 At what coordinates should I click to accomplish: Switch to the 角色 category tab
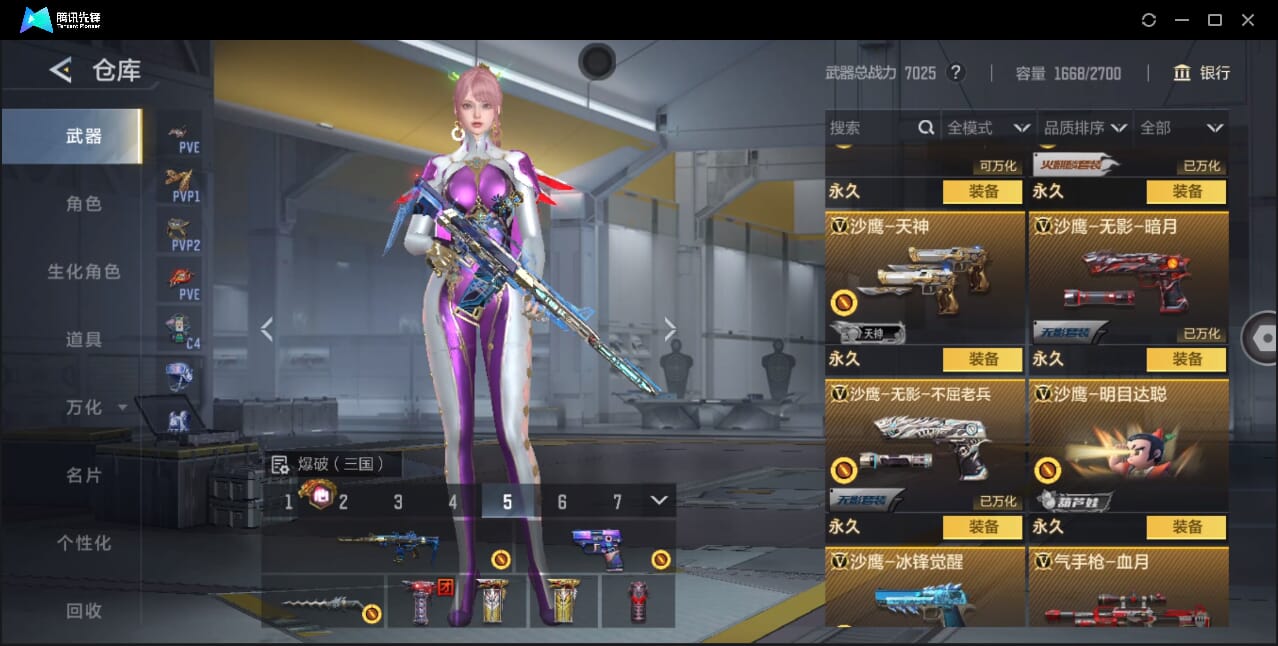coord(84,204)
